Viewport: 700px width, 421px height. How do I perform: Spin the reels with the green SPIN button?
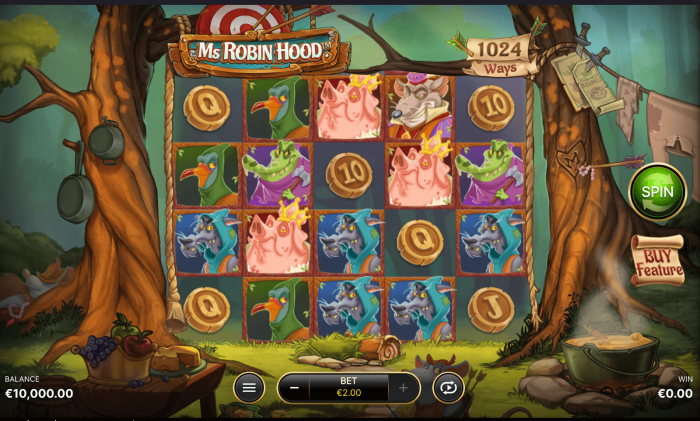point(657,192)
